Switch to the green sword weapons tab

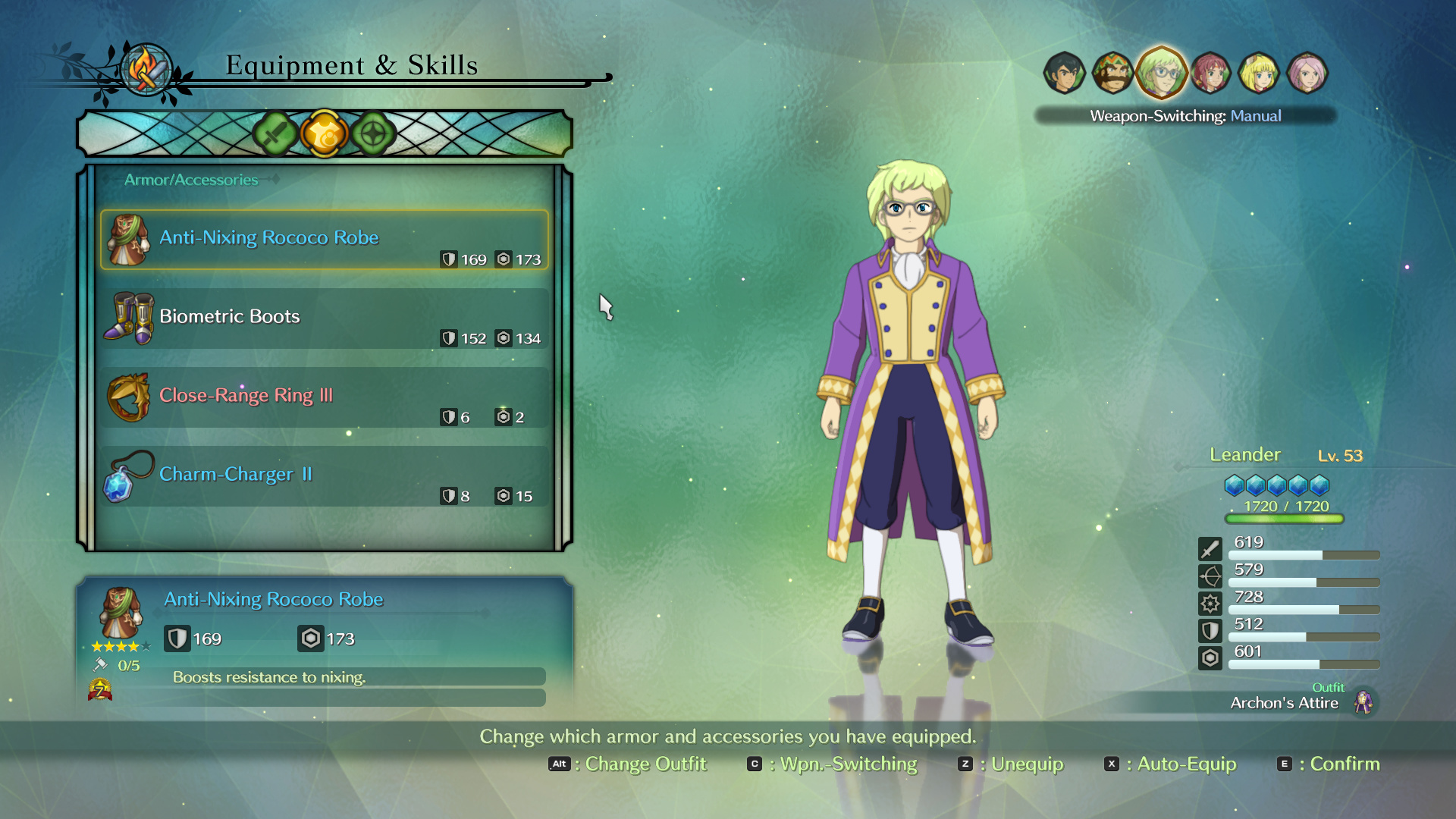275,134
